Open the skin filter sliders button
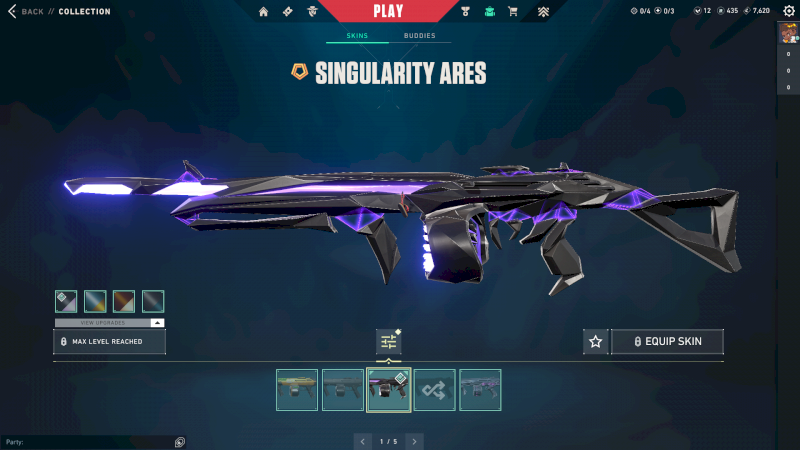Viewport: 800px width, 450px height. (388, 342)
